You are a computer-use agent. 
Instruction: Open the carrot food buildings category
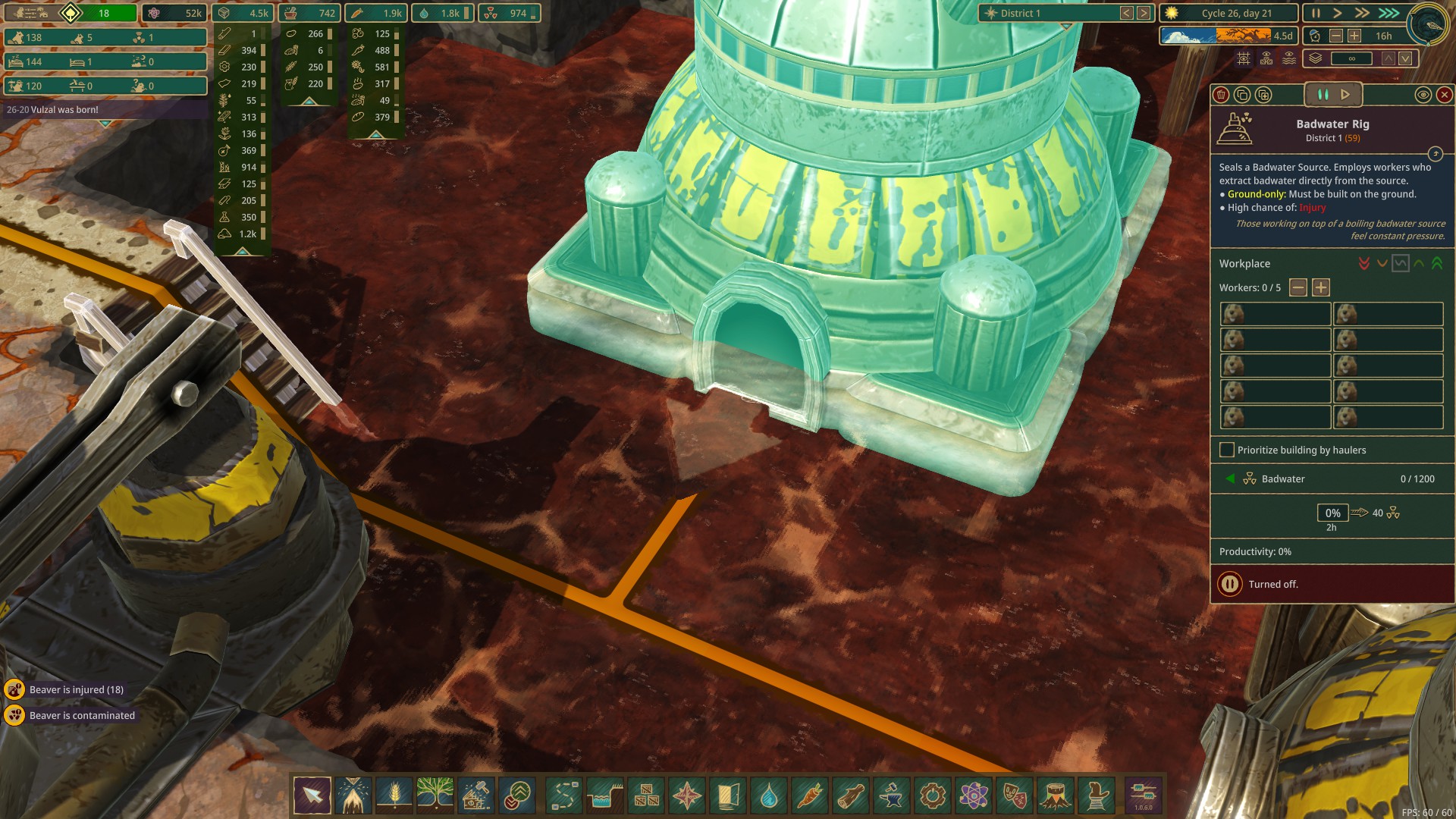coord(810,795)
